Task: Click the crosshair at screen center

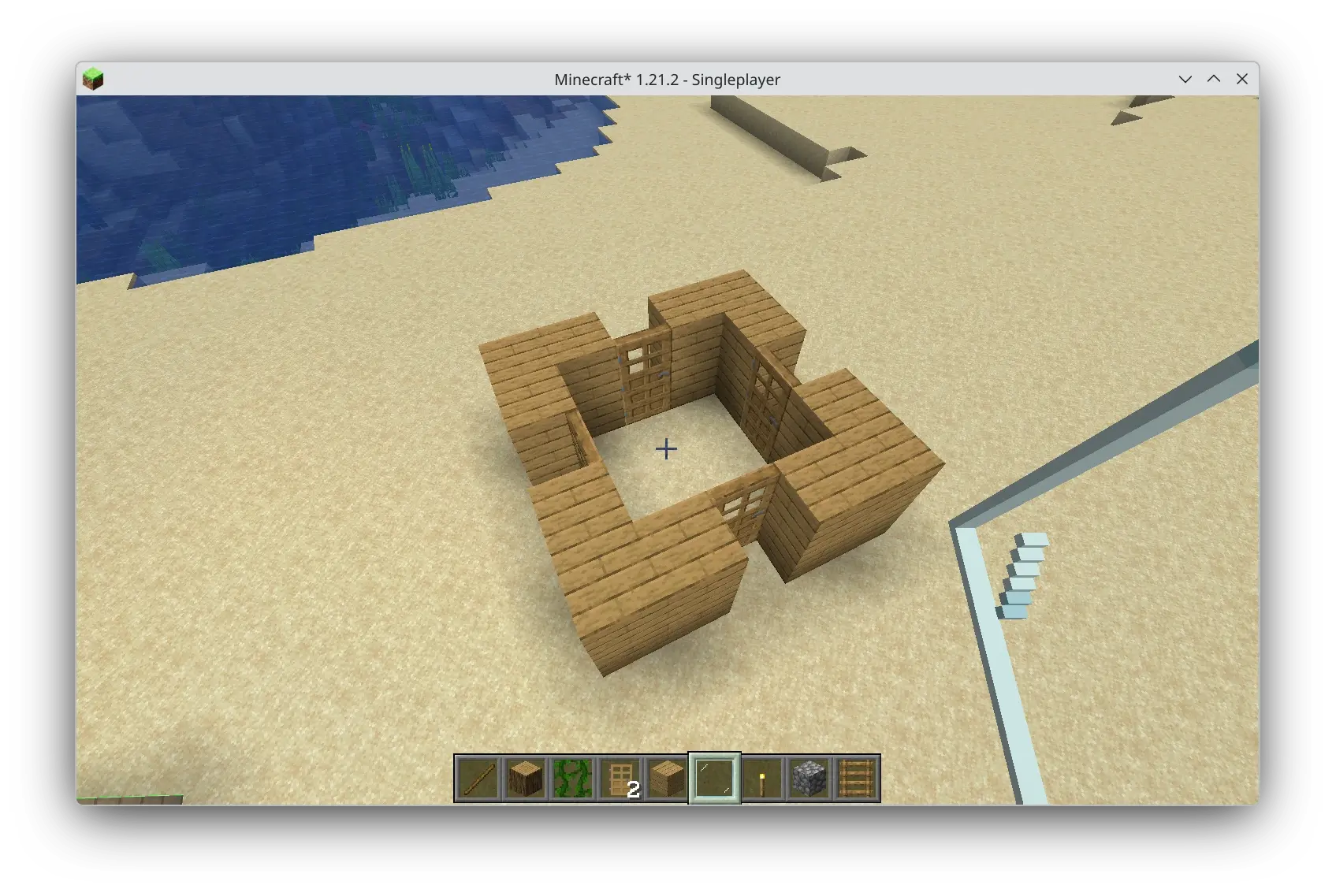Action: 666,448
